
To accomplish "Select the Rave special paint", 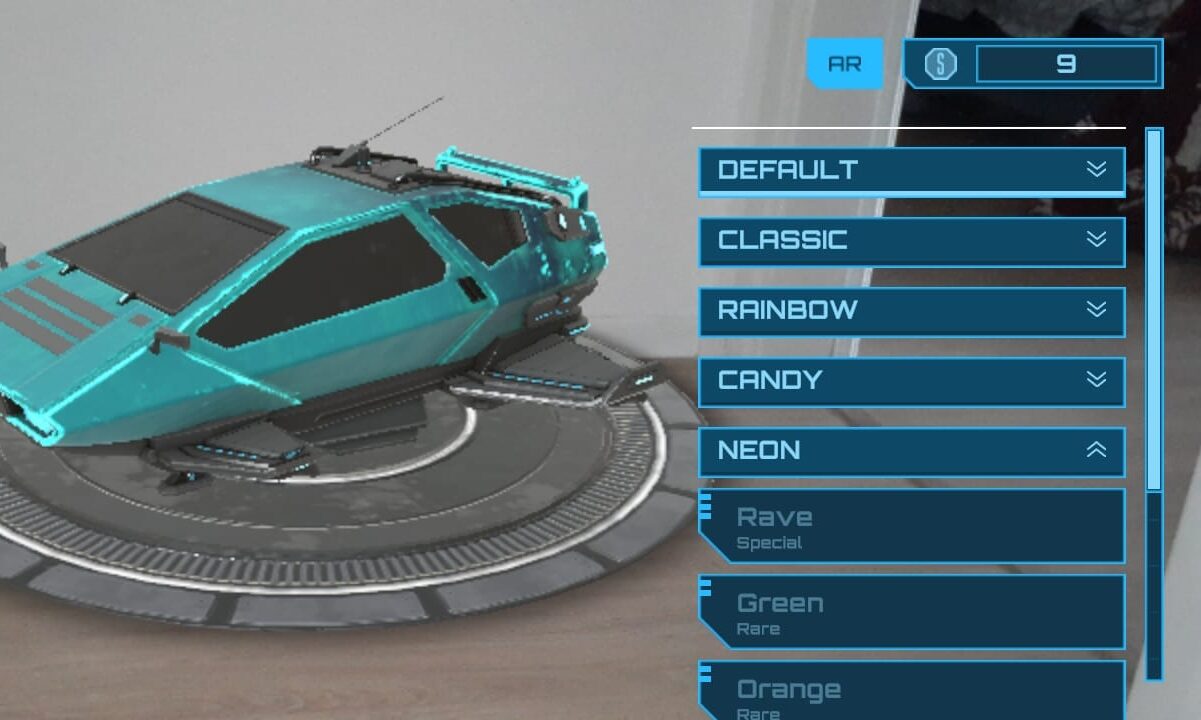I will pos(911,527).
